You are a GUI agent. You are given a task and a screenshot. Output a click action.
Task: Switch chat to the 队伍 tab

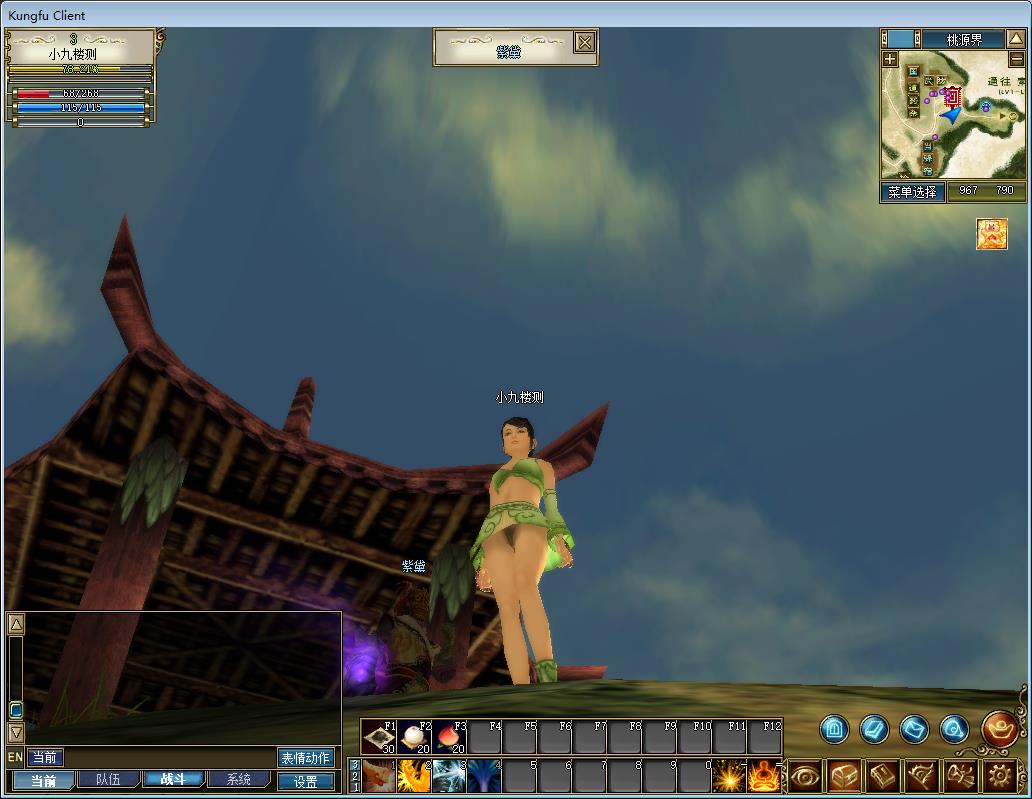point(108,780)
